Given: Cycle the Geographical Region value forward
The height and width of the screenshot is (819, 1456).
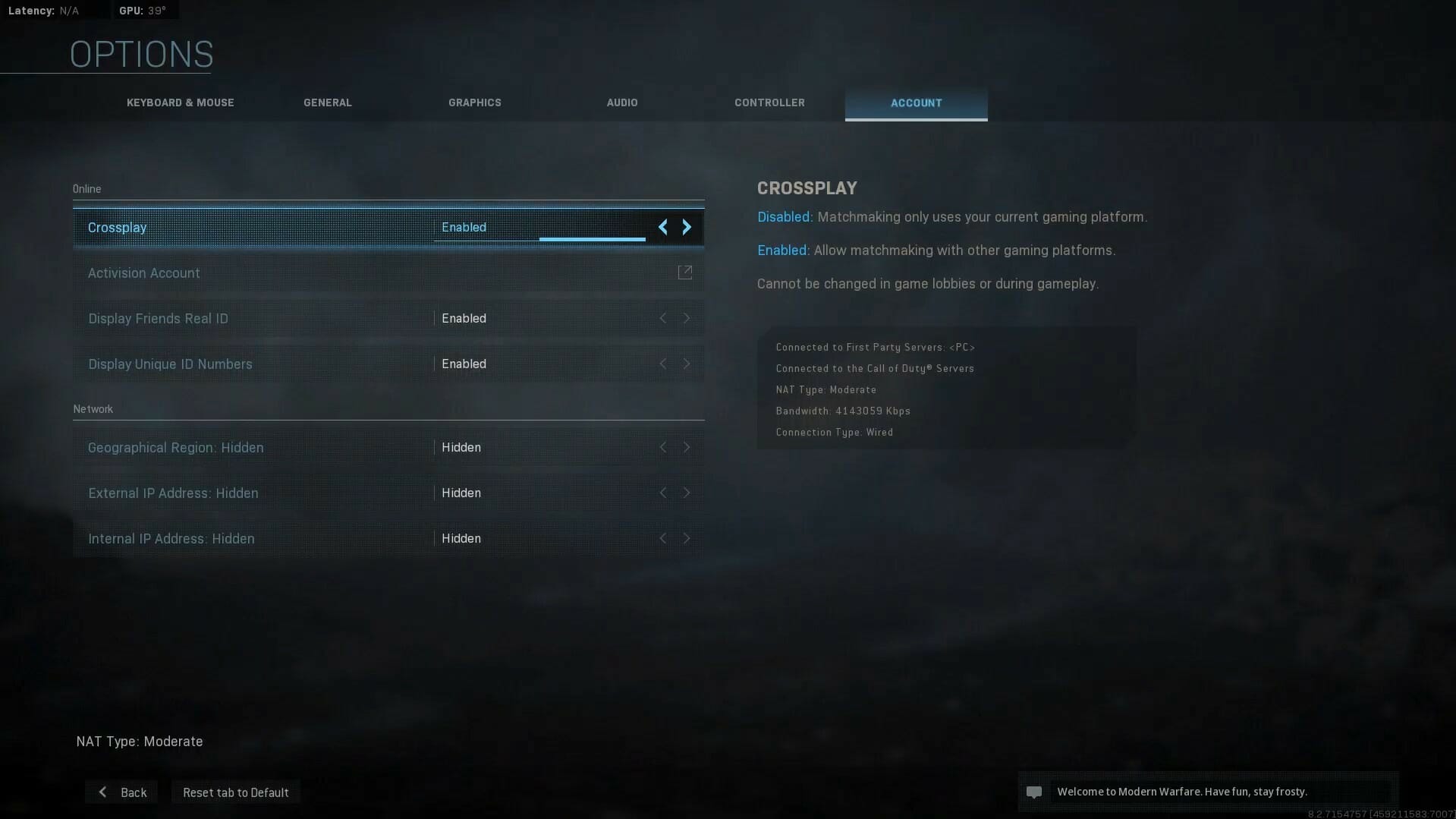Looking at the screenshot, I should [x=687, y=447].
